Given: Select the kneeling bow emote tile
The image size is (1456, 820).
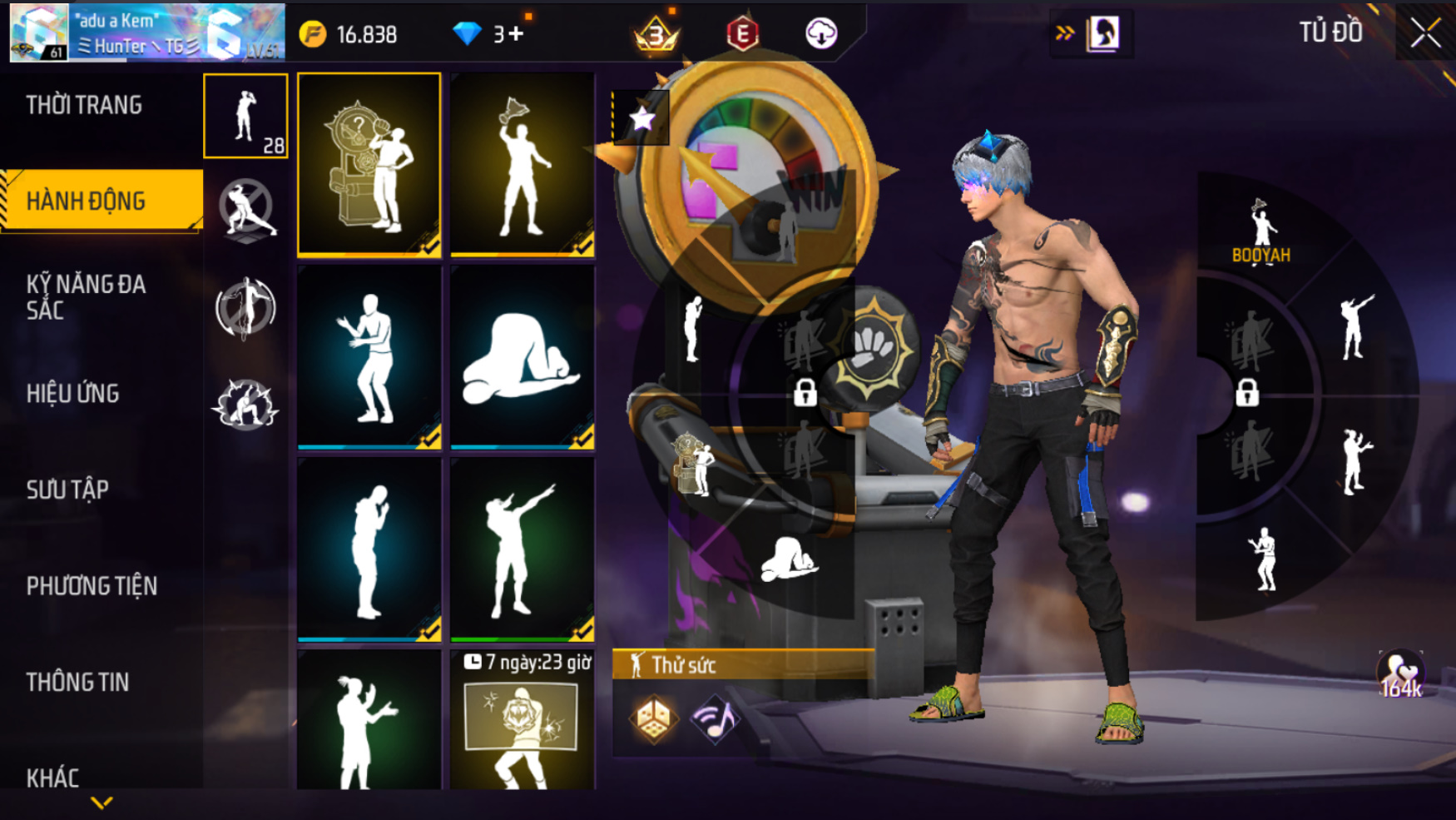Looking at the screenshot, I should point(522,357).
